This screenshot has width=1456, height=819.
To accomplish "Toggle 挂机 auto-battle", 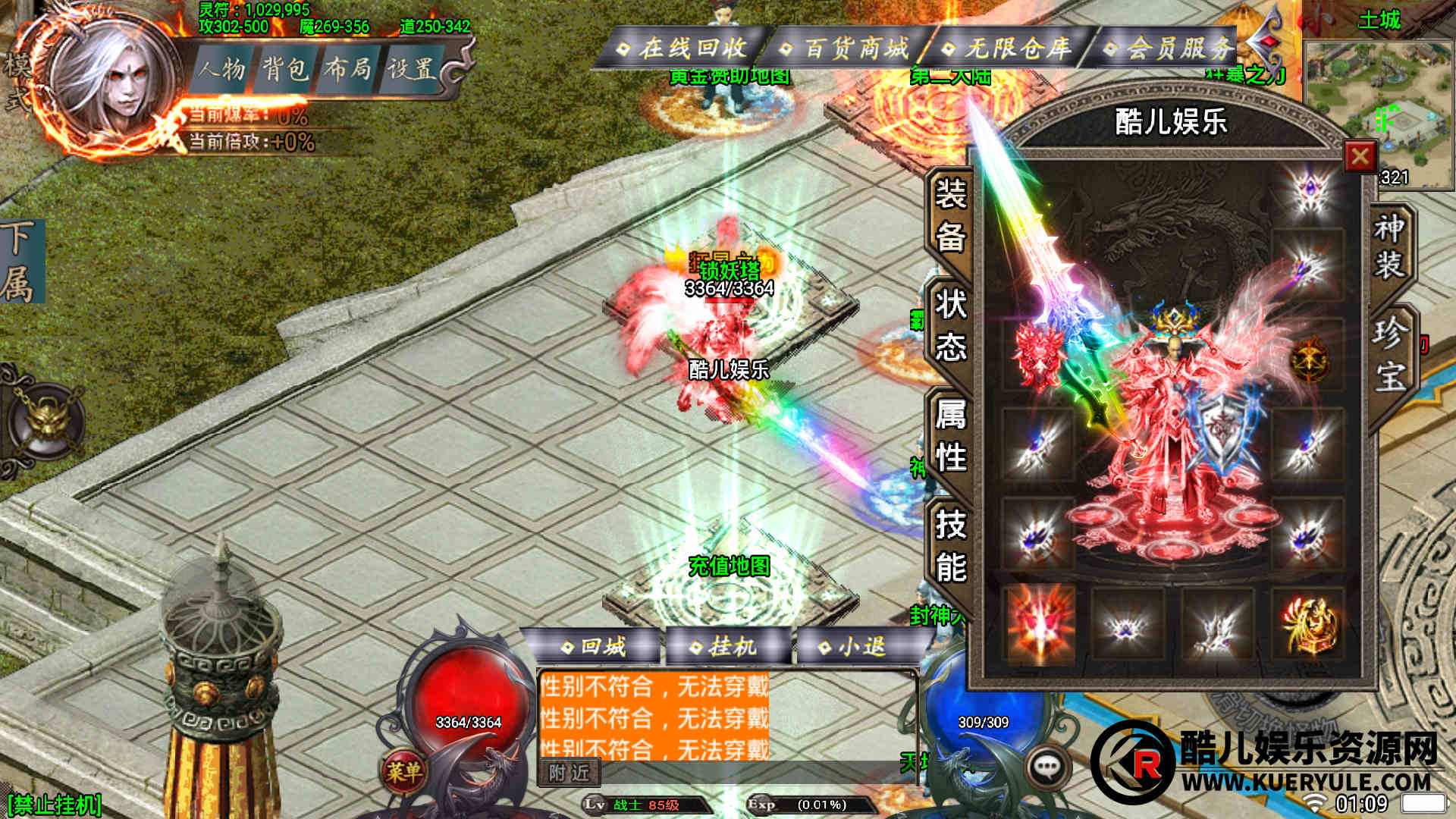I will coord(724,647).
